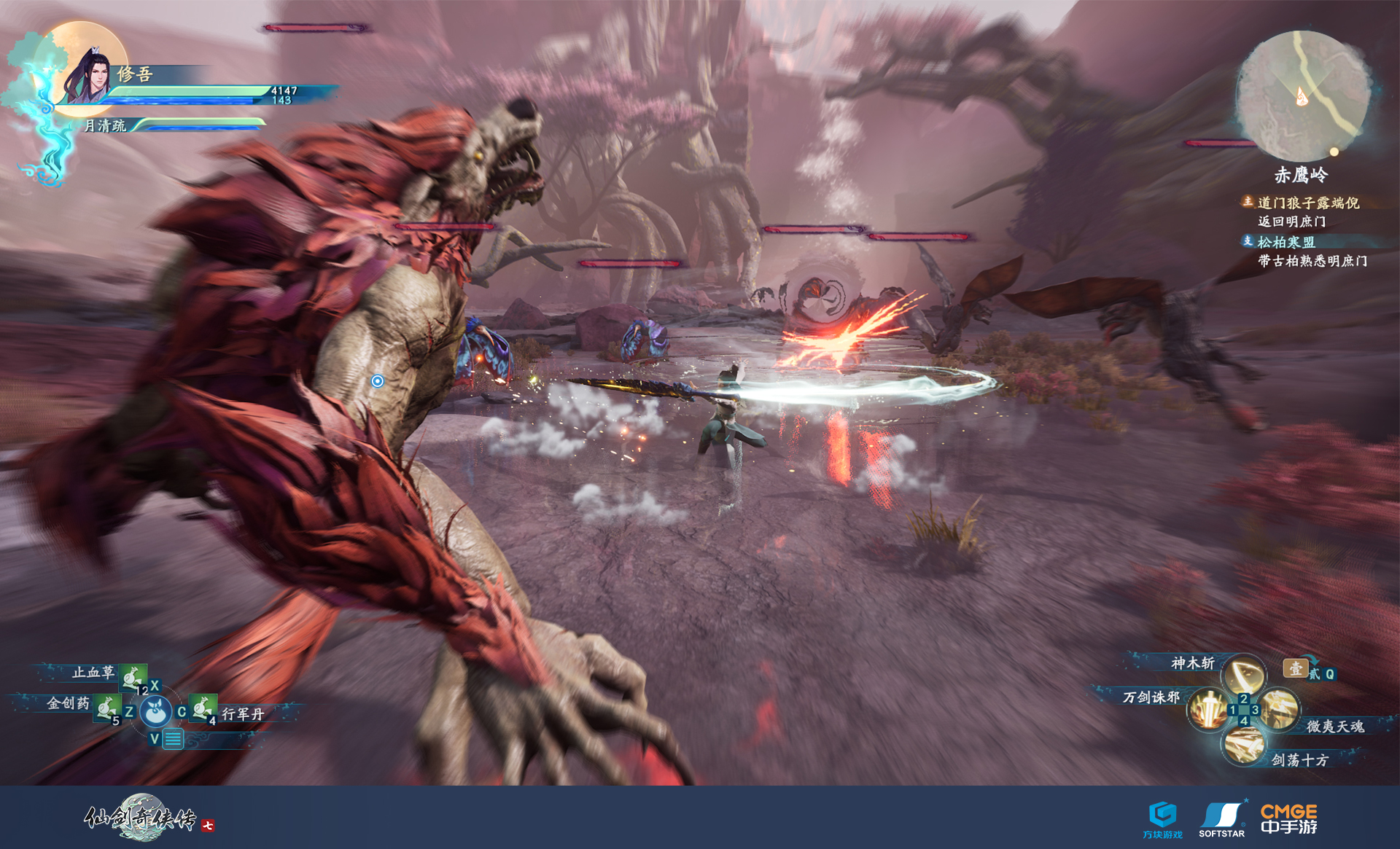Select the 金创药 medicine slot

(107, 708)
